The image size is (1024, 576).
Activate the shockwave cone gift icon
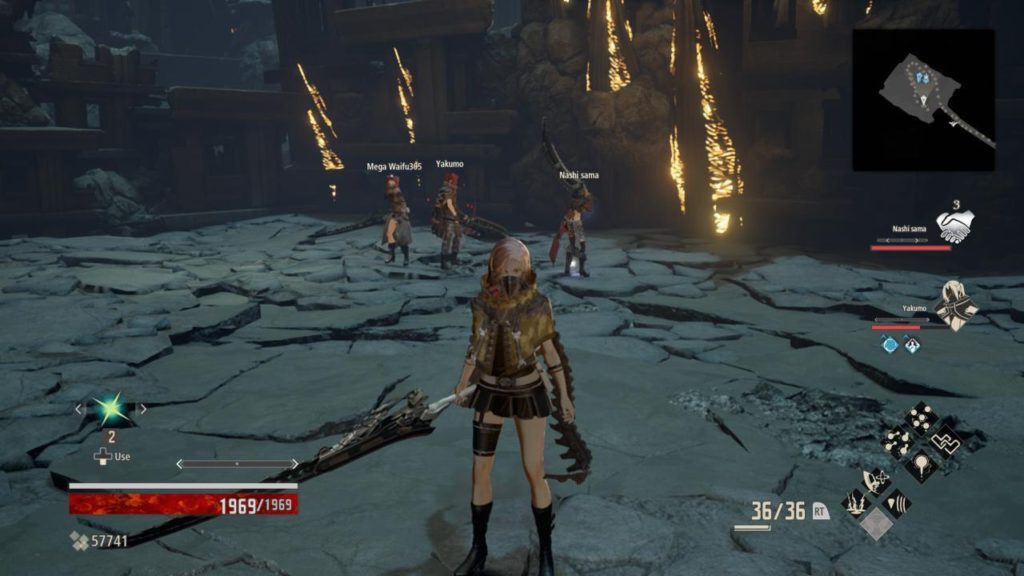tap(897, 503)
